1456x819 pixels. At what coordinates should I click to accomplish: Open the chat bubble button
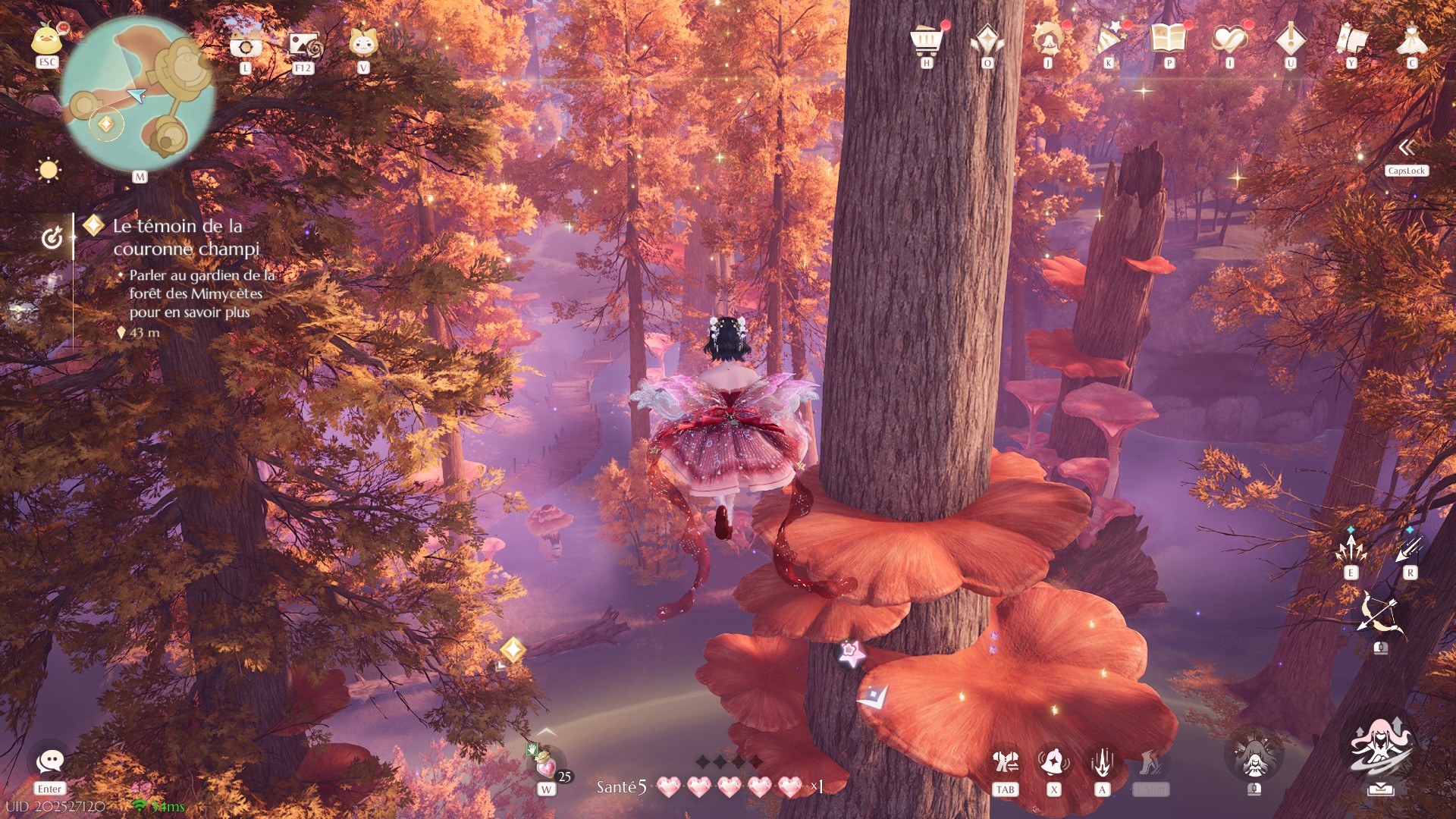(x=50, y=761)
